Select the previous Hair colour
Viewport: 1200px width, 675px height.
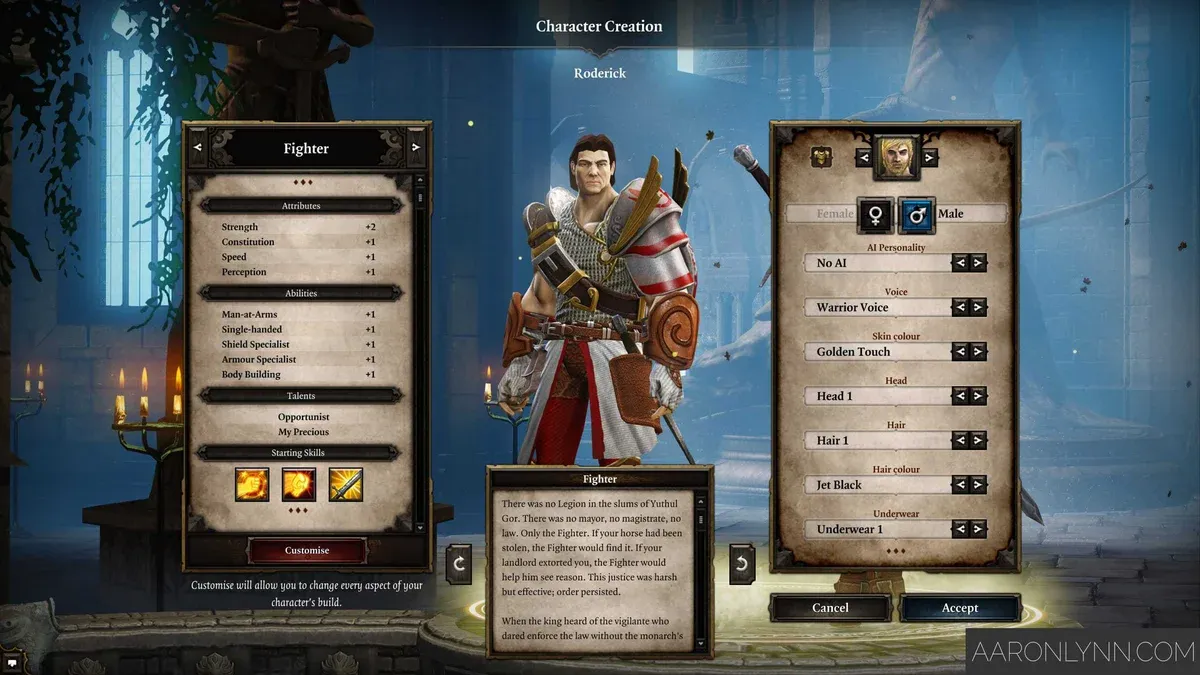click(960, 484)
